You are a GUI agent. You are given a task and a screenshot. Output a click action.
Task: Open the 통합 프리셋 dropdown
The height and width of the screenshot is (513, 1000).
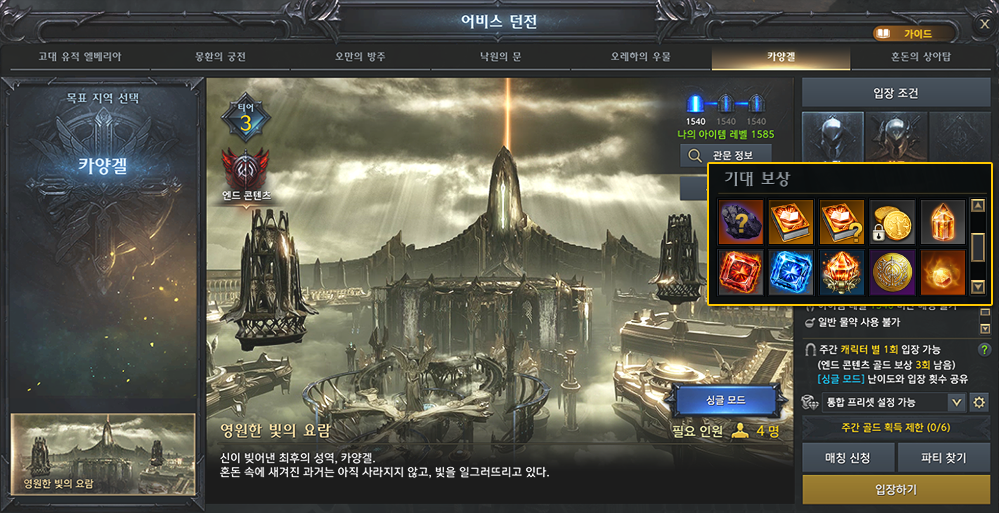click(956, 402)
